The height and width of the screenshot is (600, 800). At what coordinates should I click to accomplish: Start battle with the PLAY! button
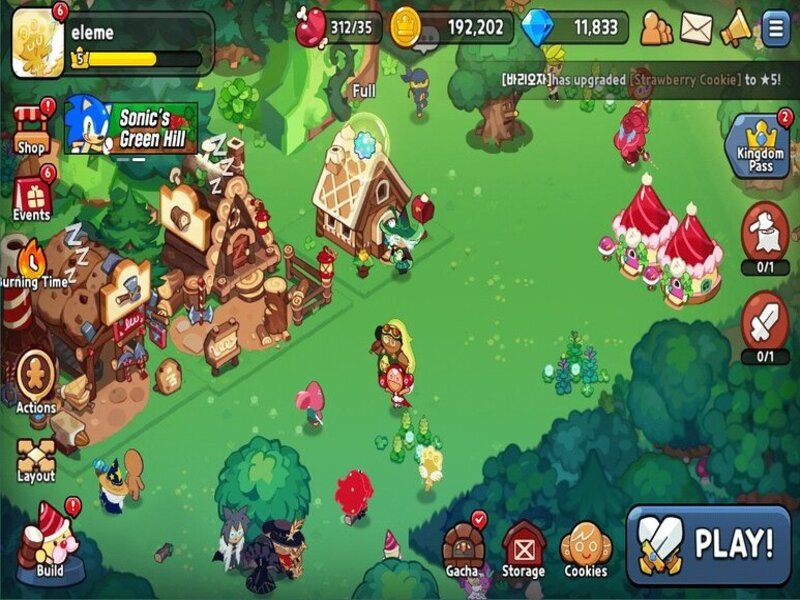pyautogui.click(x=708, y=544)
